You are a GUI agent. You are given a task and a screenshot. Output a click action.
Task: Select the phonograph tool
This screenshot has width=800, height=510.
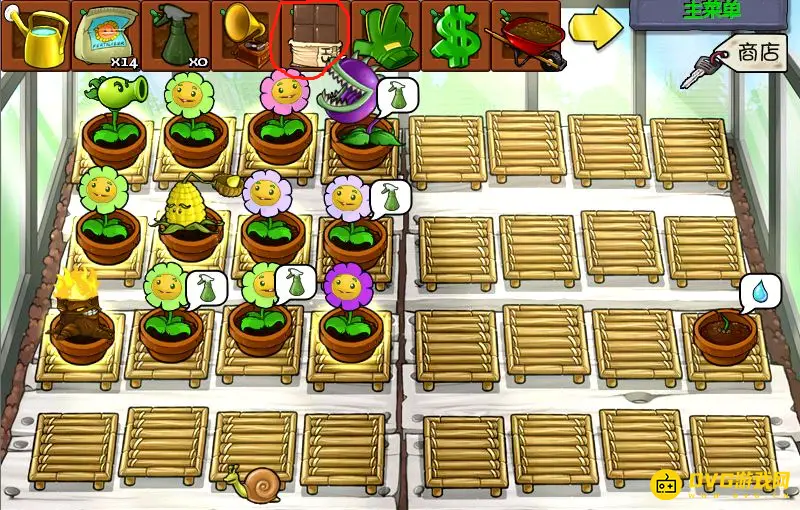point(246,36)
